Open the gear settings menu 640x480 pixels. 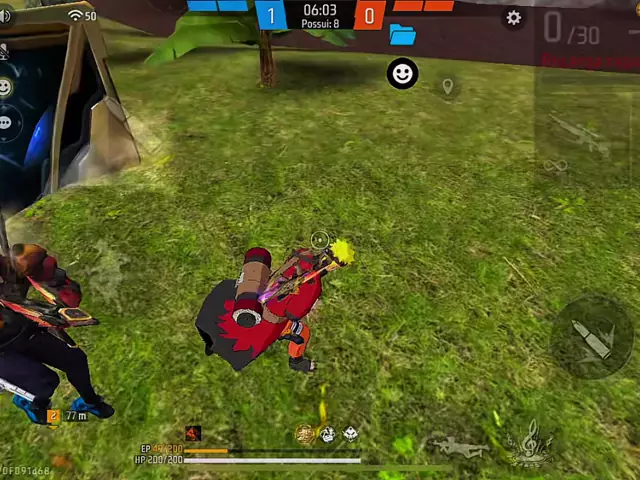pos(513,18)
